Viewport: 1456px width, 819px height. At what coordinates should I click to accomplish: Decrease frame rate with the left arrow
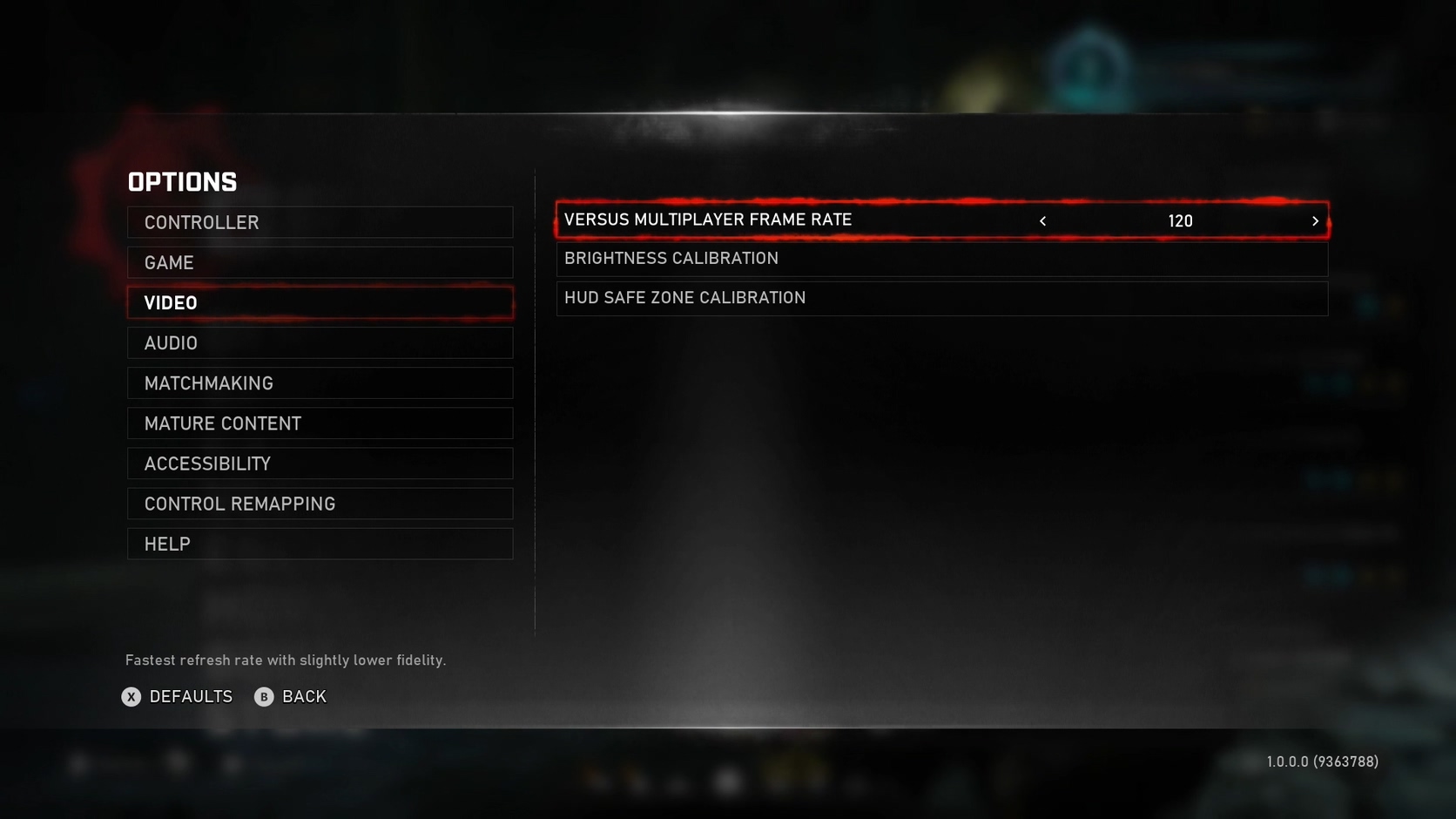[x=1042, y=221]
